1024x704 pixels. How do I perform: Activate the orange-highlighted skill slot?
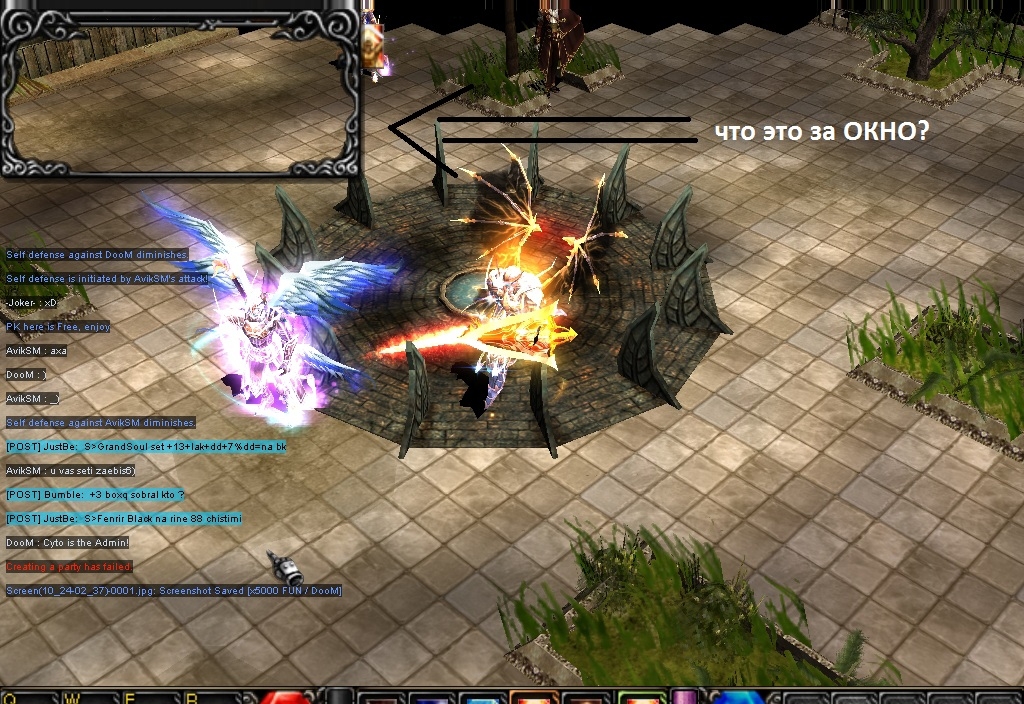pos(533,697)
